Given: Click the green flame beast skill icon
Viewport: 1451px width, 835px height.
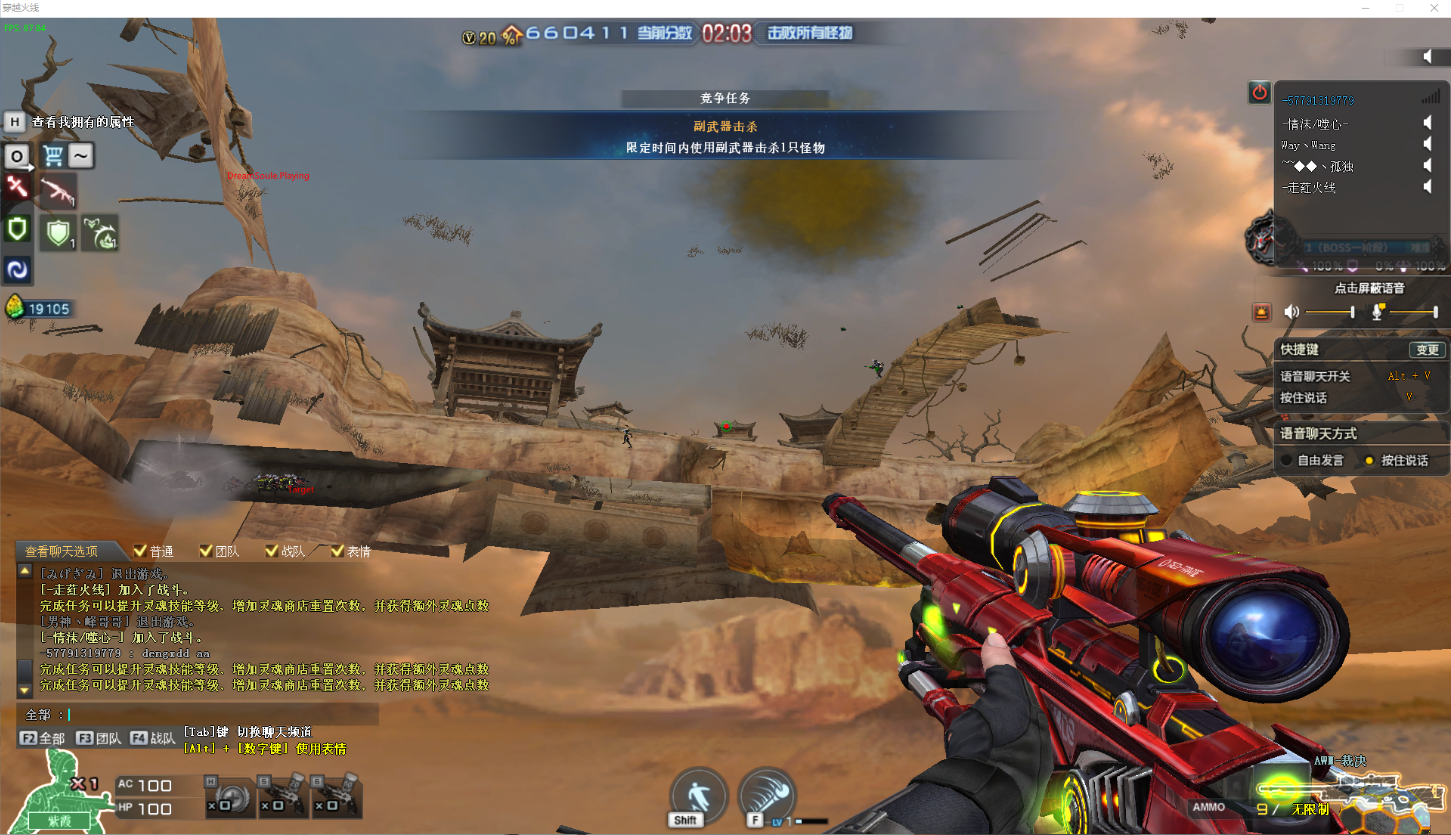Looking at the screenshot, I should click(99, 233).
